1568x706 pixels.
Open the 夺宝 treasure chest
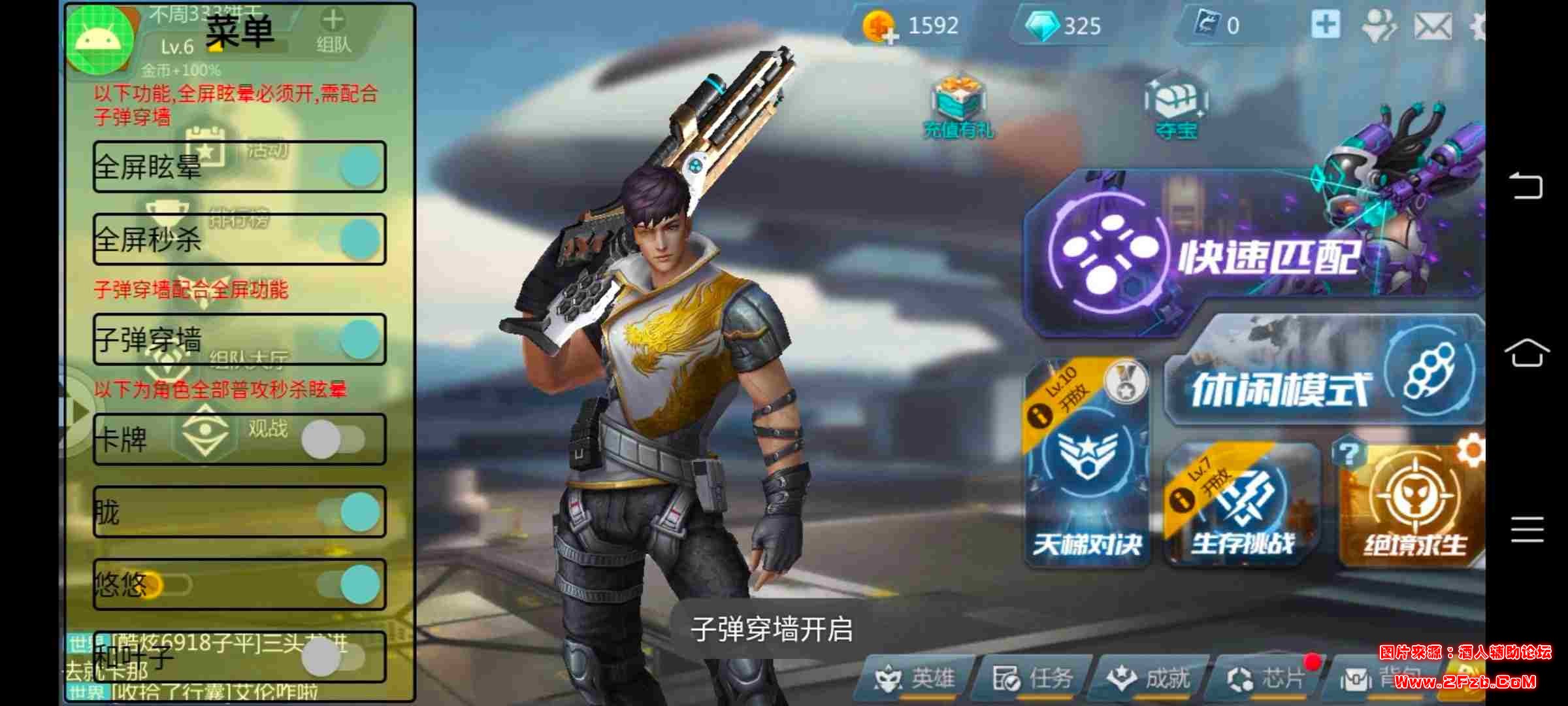pyautogui.click(x=1176, y=108)
